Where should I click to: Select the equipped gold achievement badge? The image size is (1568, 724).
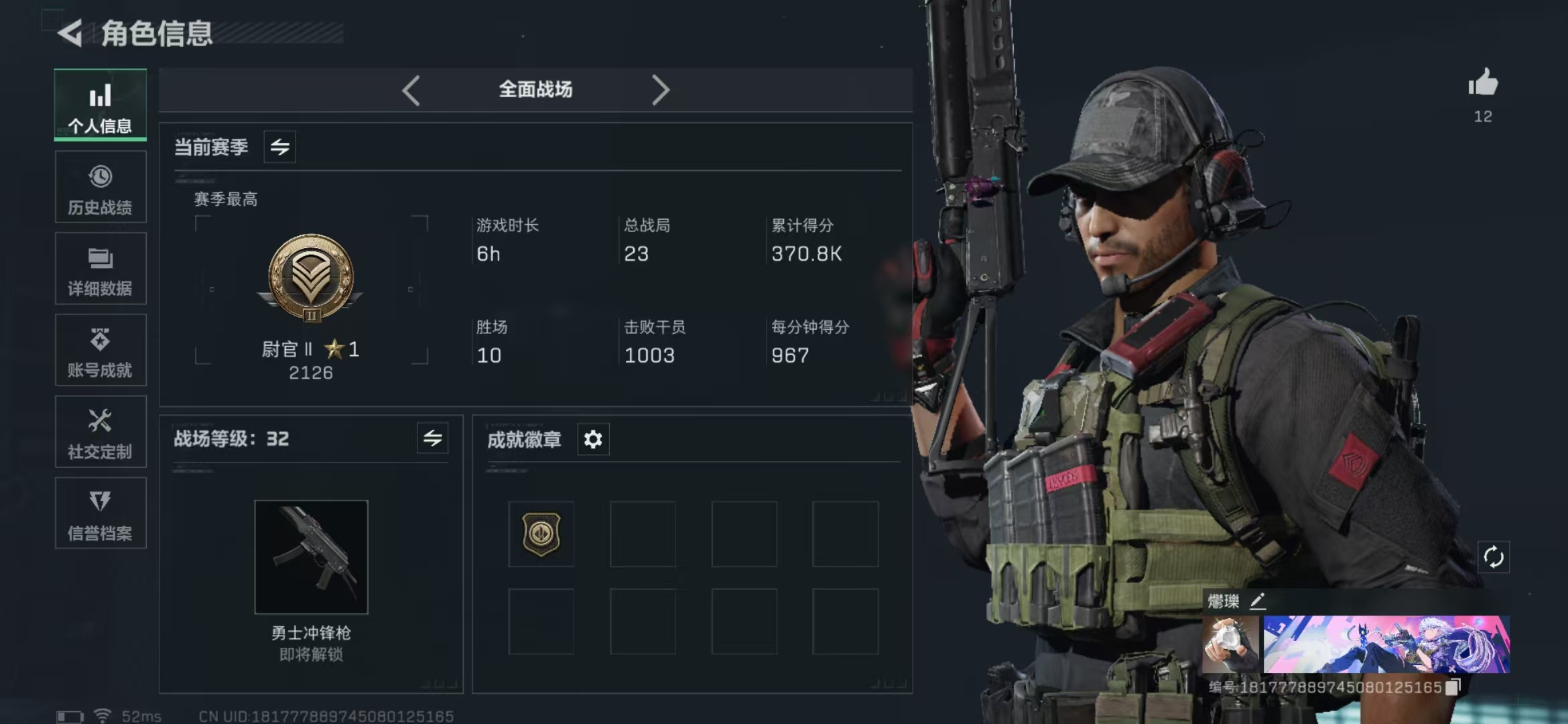(541, 534)
